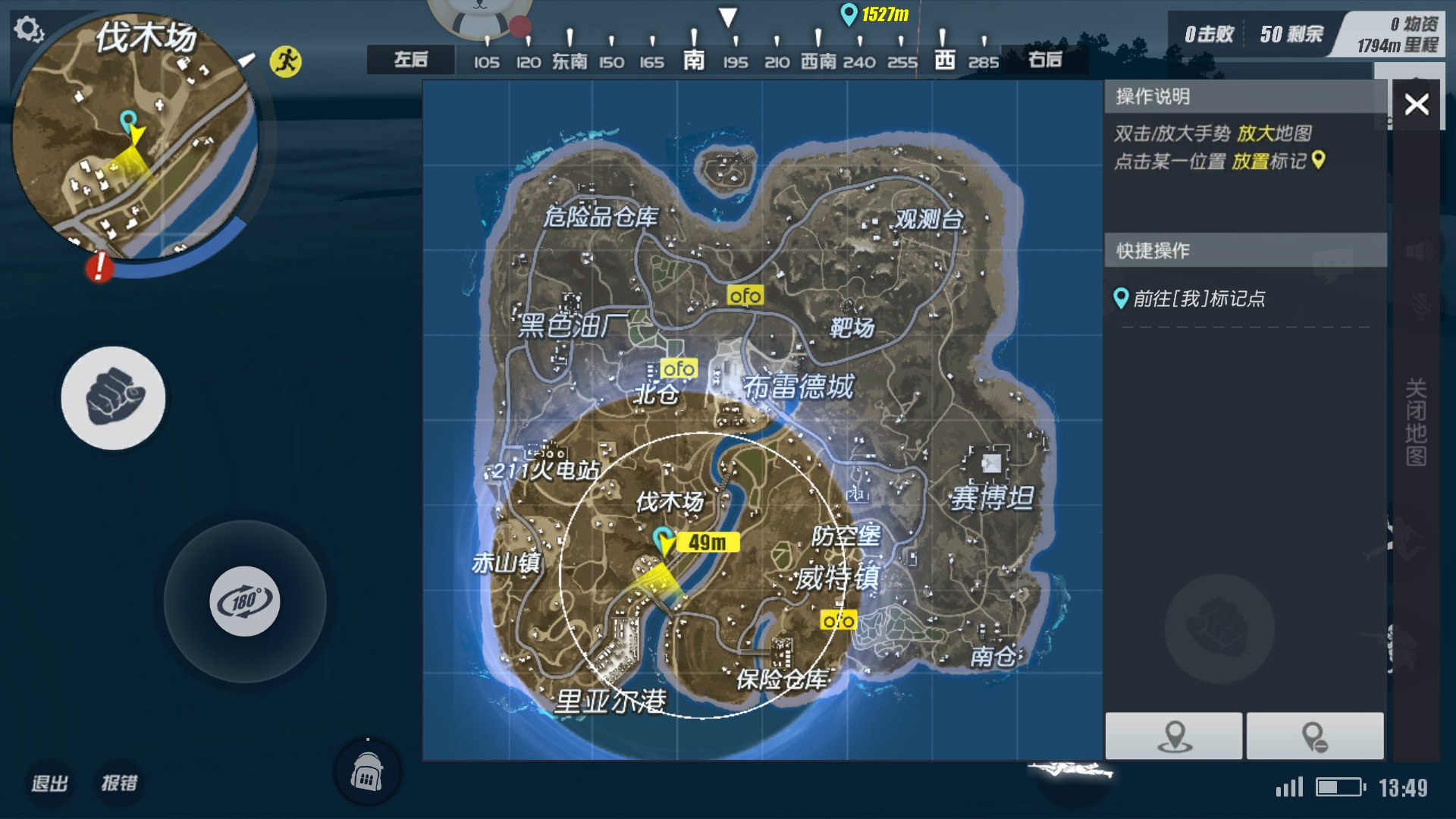
Task: Click the 前往[我]标记点 quick action
Action: [1190, 299]
